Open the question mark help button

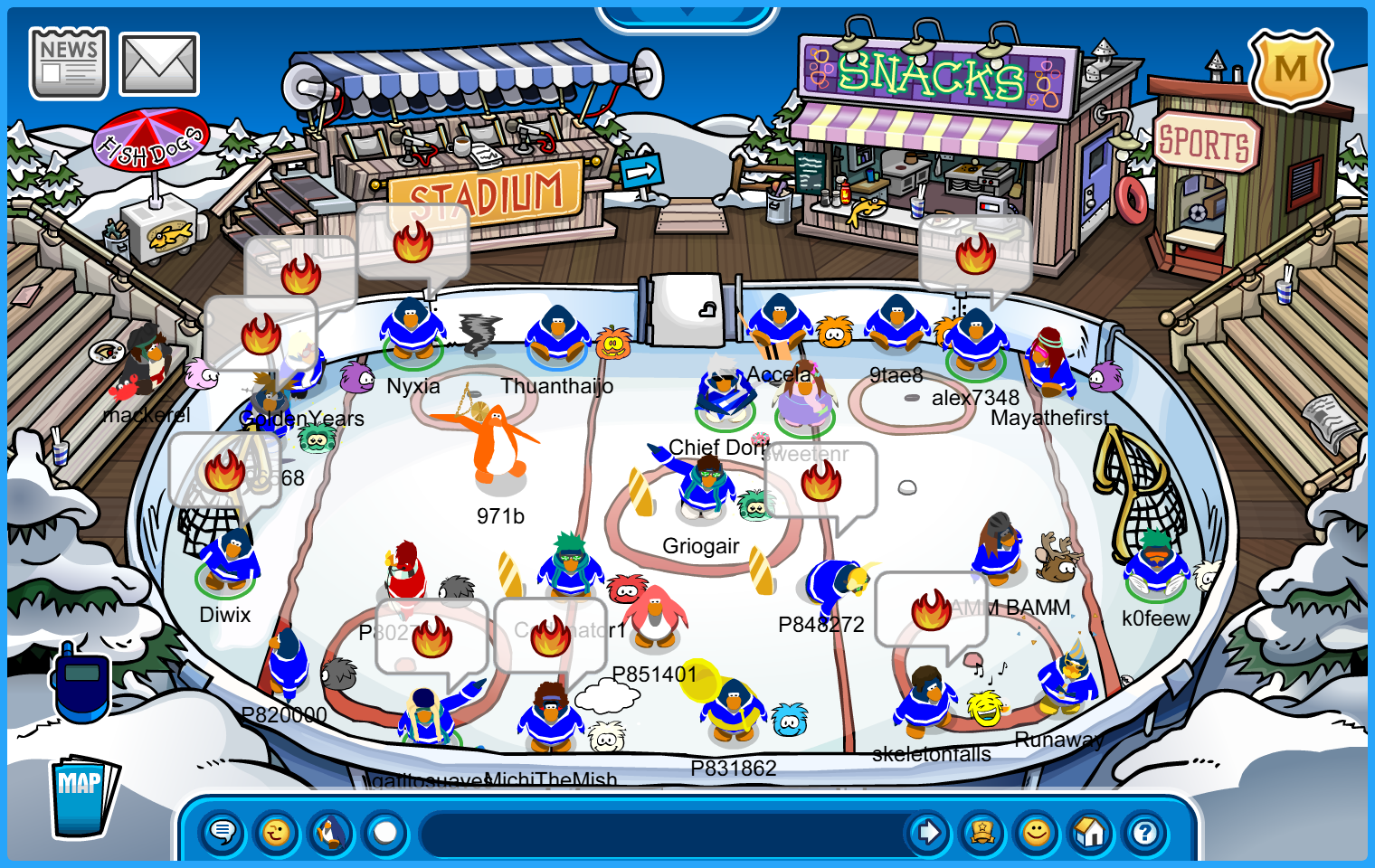pyautogui.click(x=1145, y=832)
